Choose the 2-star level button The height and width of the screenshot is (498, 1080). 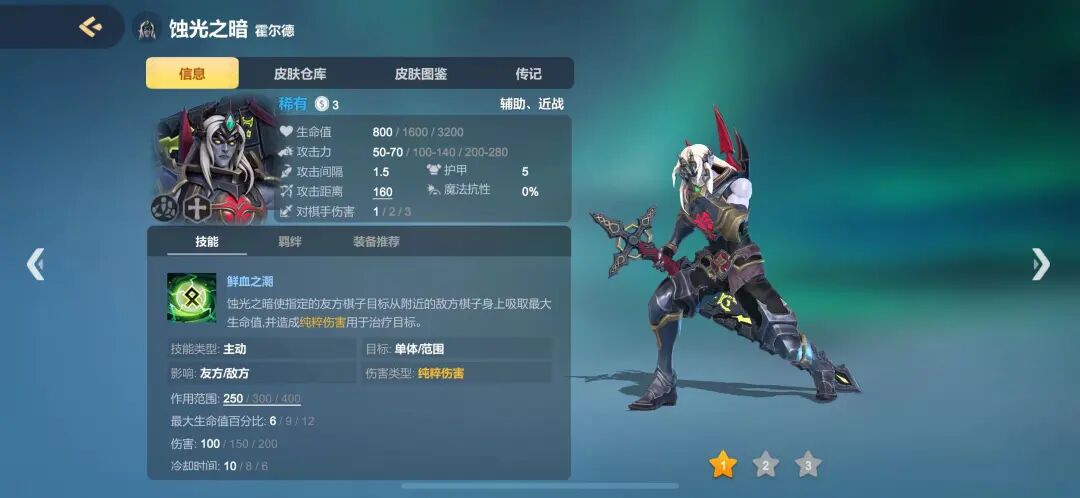[x=765, y=464]
